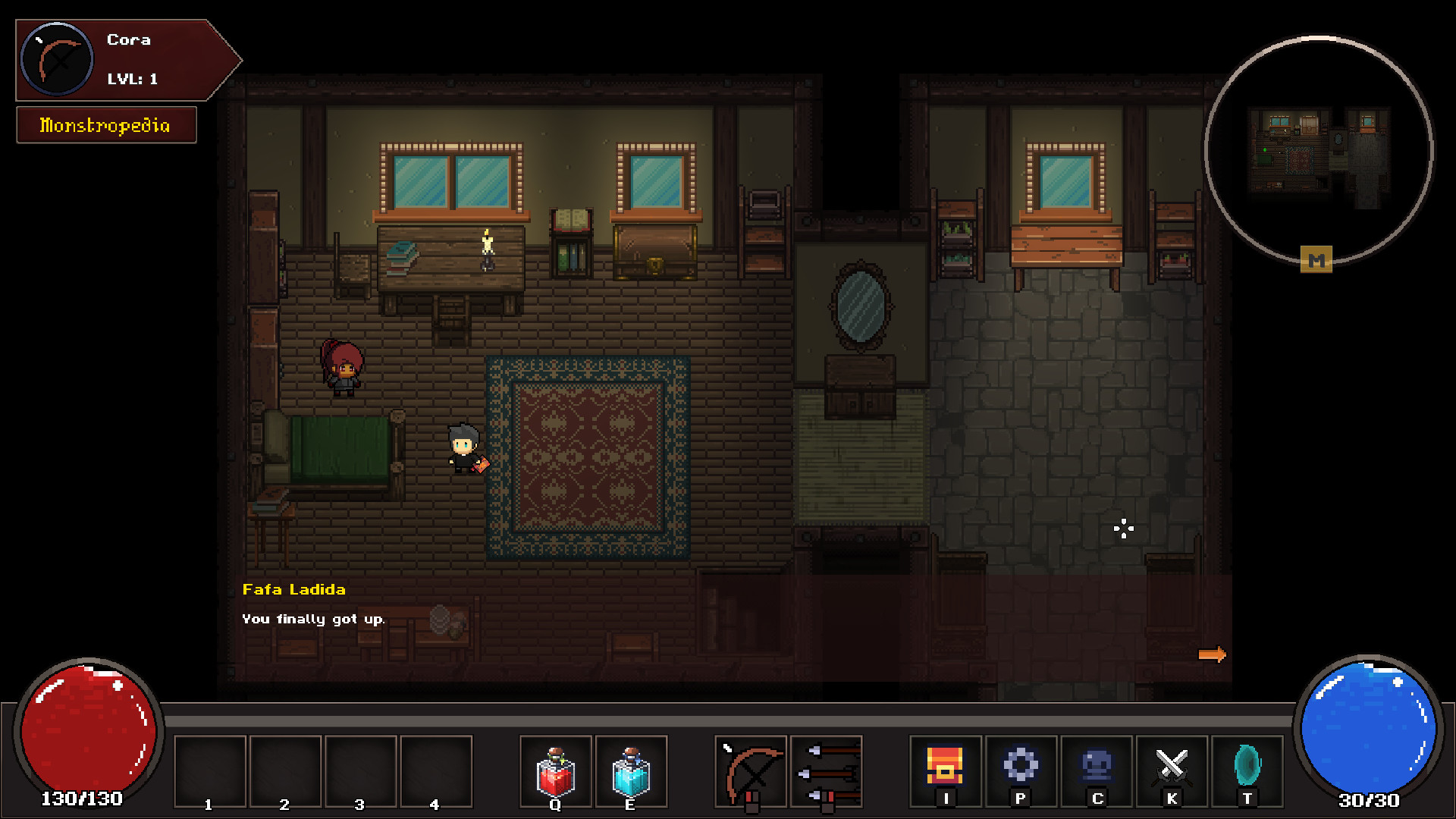Open the settings gear icon labeled P
1456x819 pixels.
tap(1021, 771)
